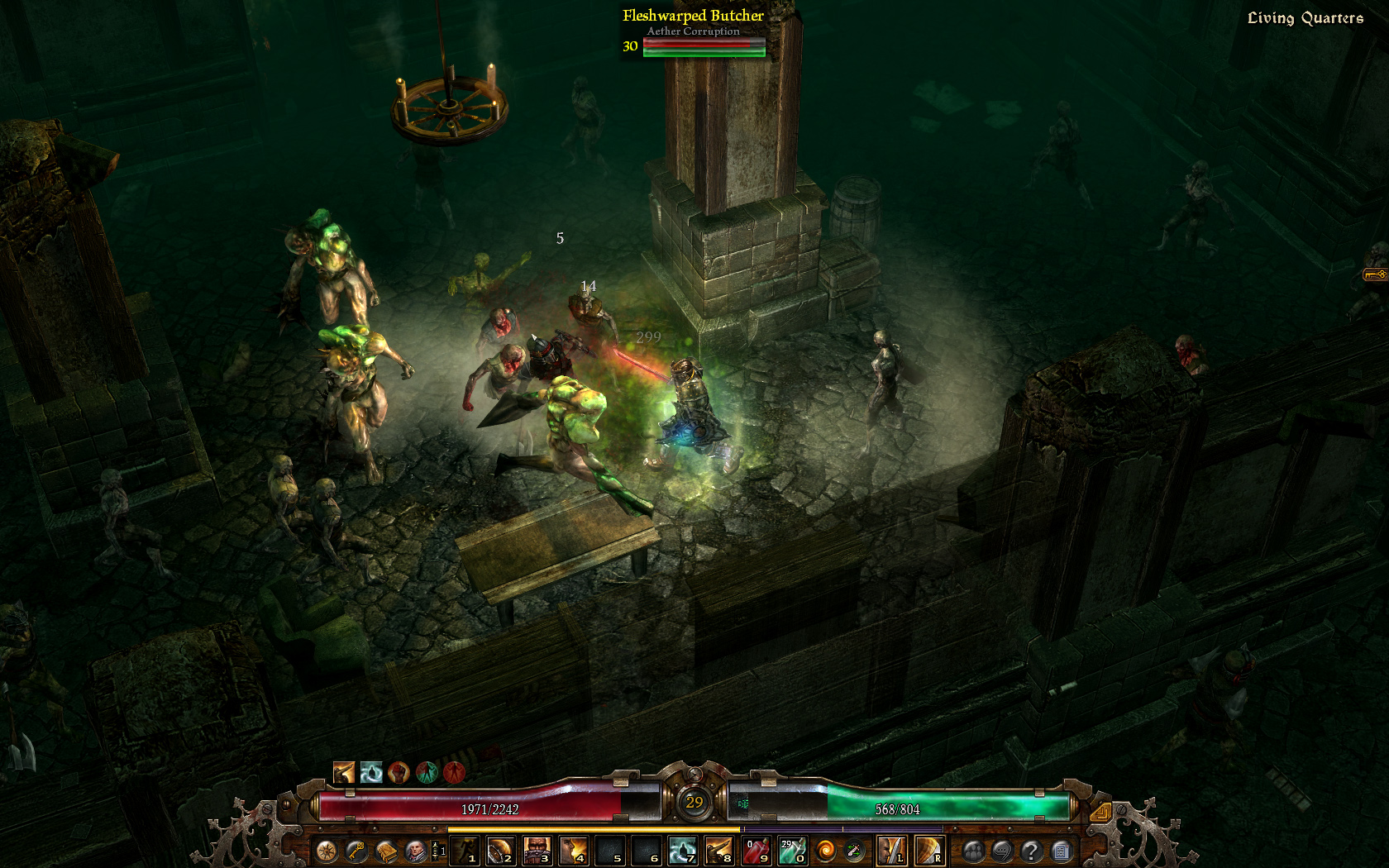The height and width of the screenshot is (868, 1389).
Task: Open the journal book icon
Action: 386,851
